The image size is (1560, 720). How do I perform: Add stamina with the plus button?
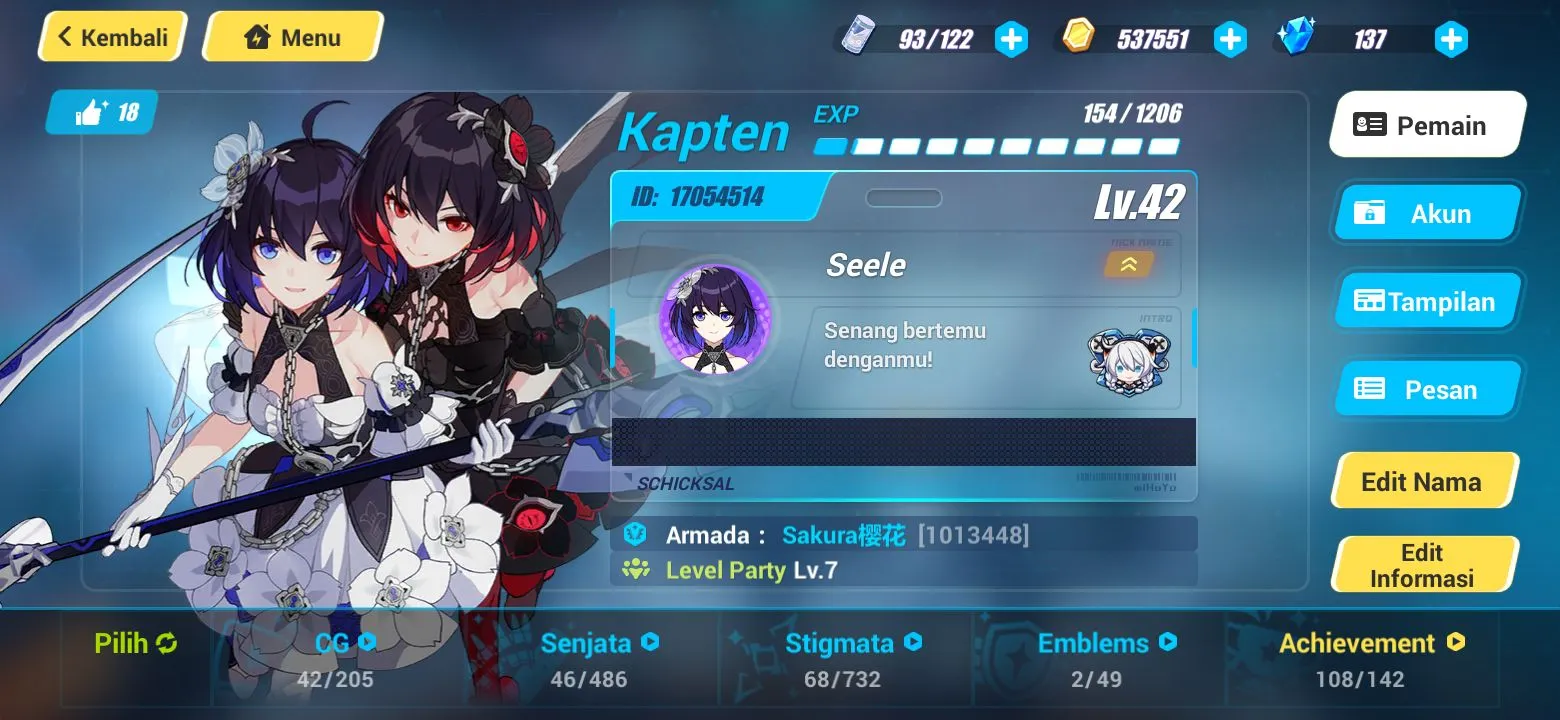(x=1011, y=40)
